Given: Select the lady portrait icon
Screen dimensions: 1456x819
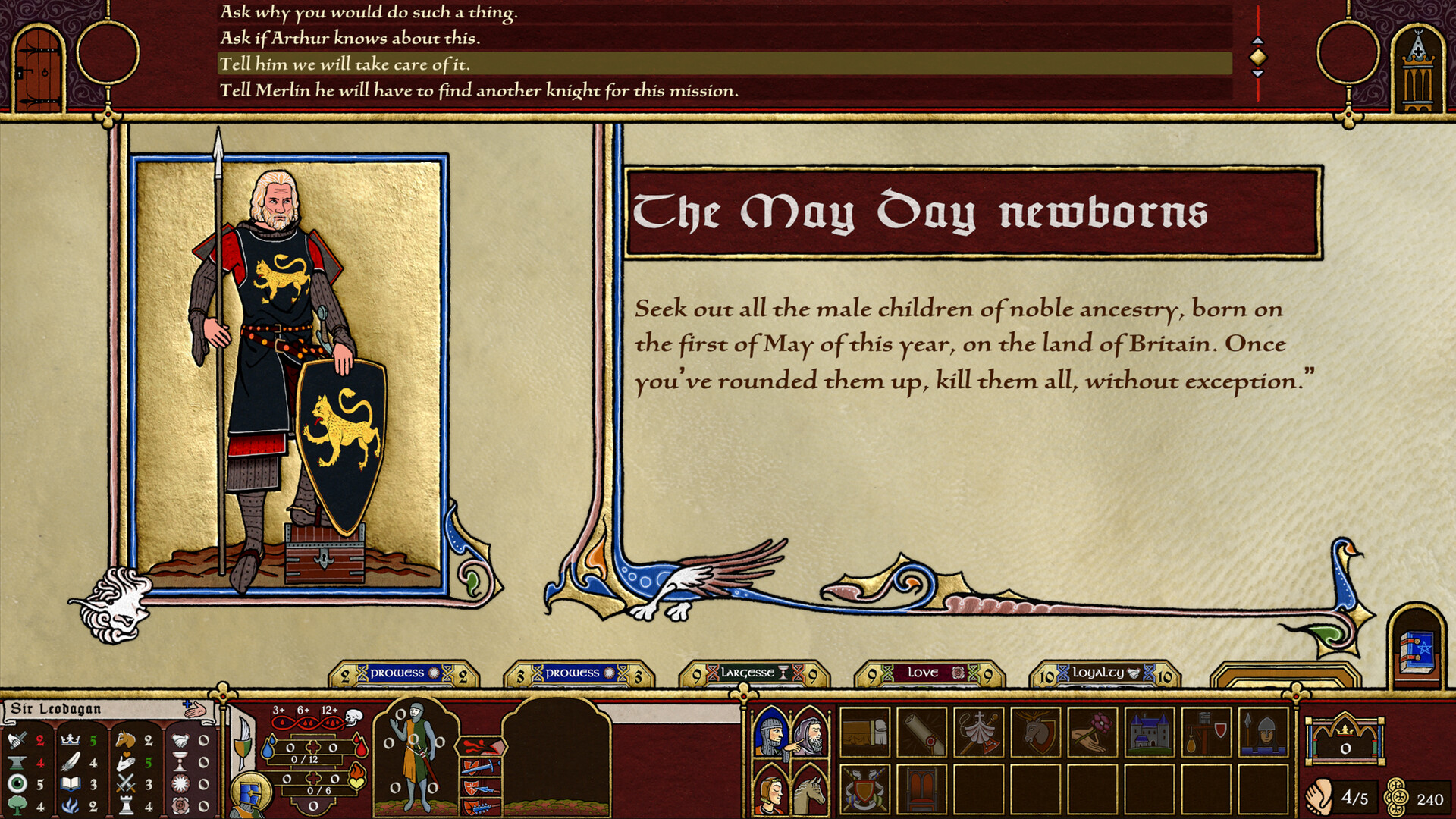Looking at the screenshot, I should (x=770, y=789).
